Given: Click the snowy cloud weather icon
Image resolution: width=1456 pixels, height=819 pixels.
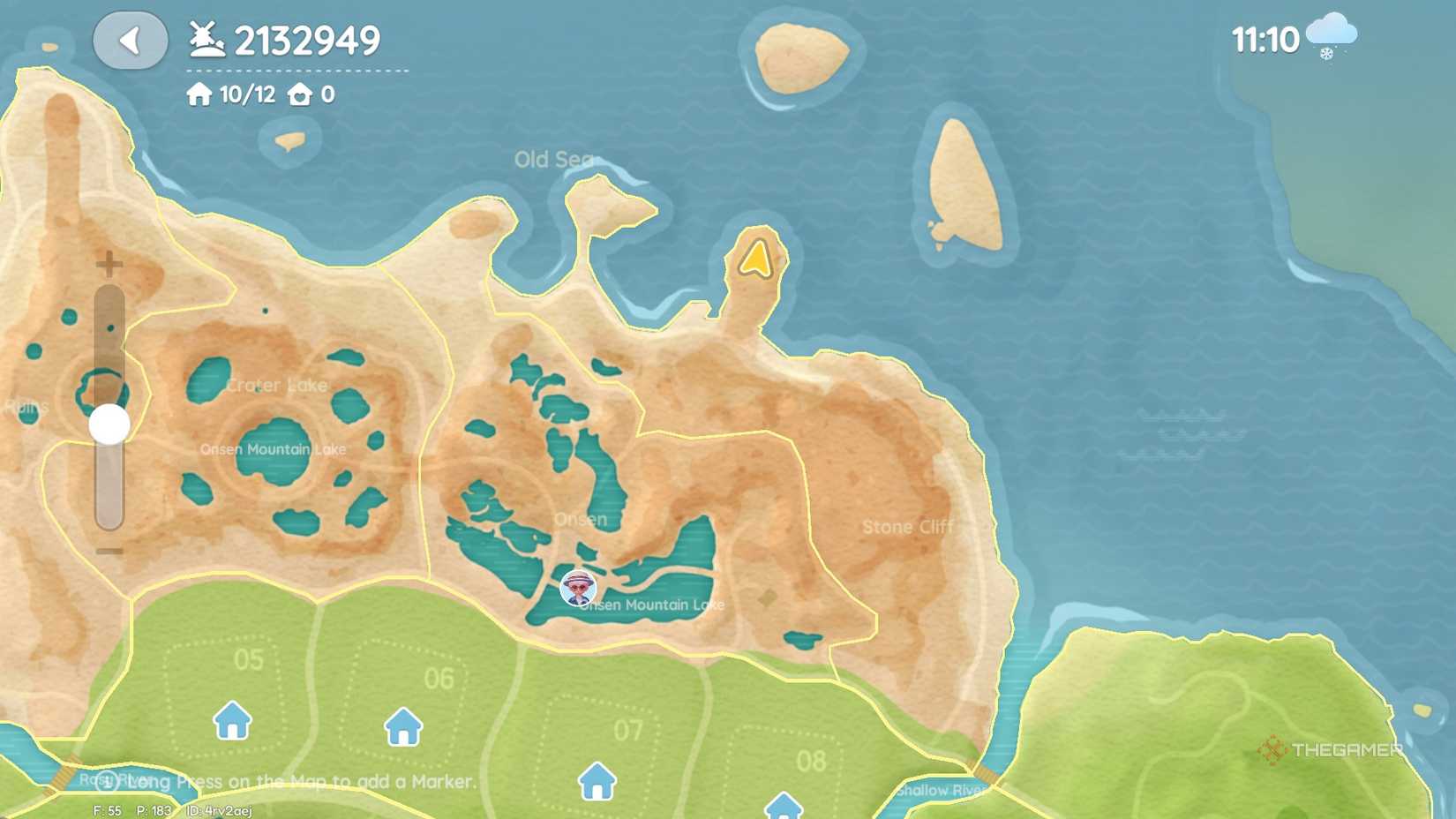Looking at the screenshot, I should pyautogui.click(x=1331, y=34).
